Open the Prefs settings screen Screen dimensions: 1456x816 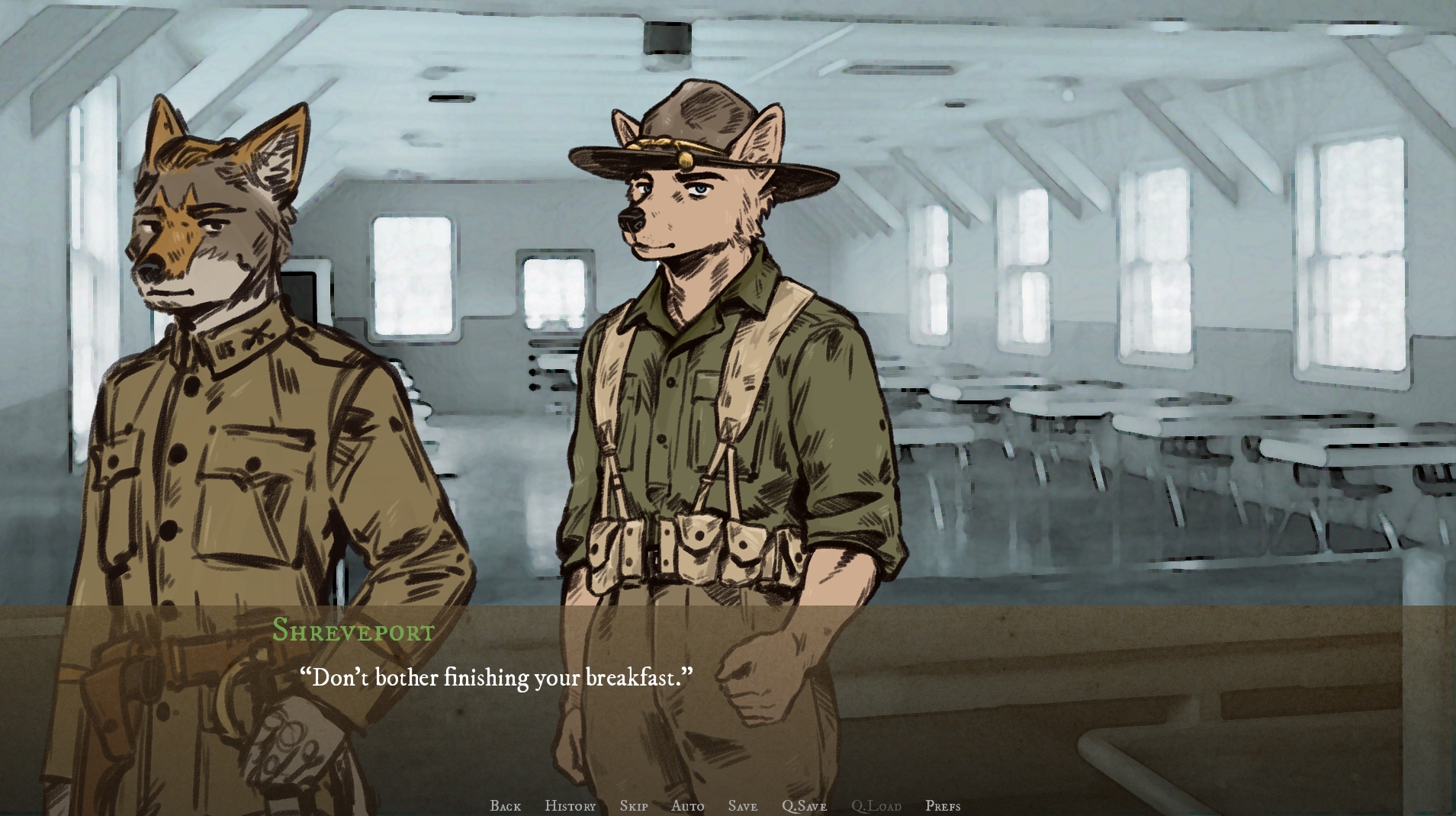coord(943,805)
